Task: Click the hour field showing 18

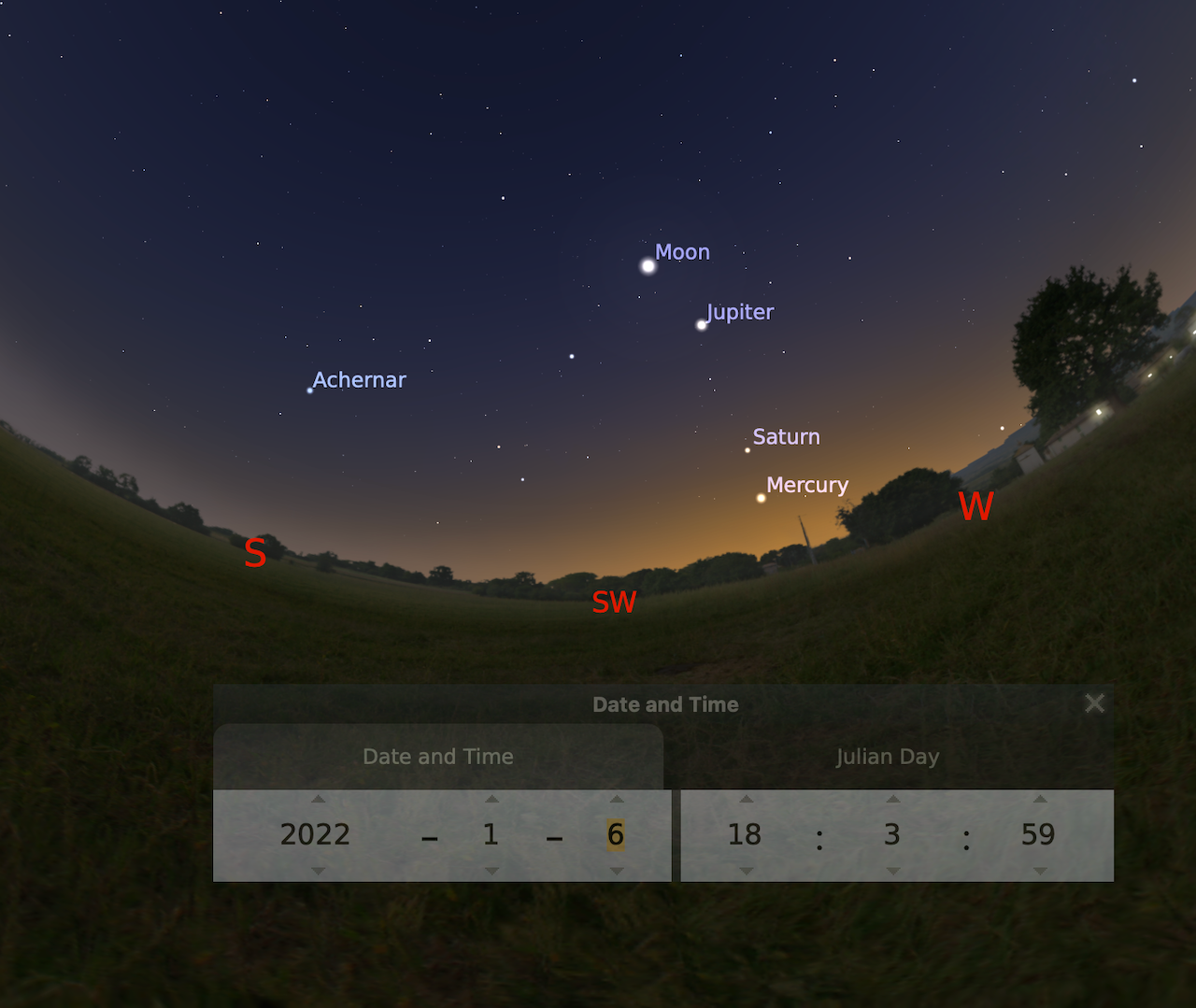Action: click(x=745, y=834)
